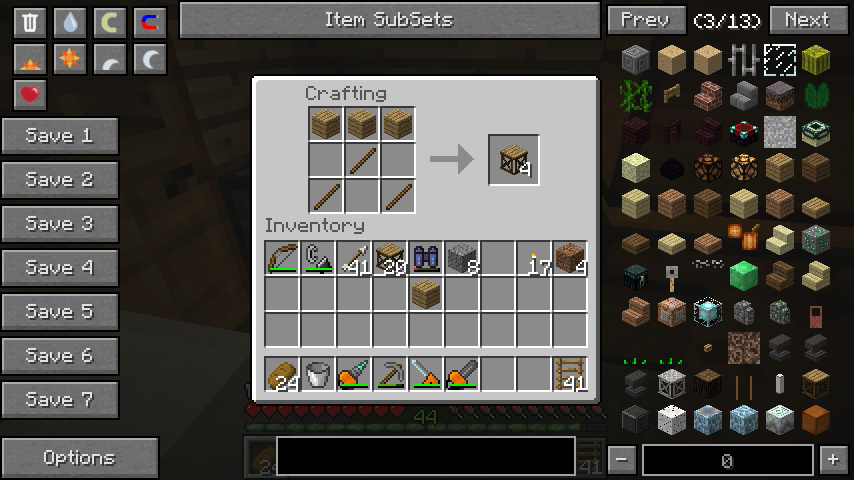This screenshot has height=480, width=854.
Task: Toggle the magnet mode button
Action: (150, 22)
